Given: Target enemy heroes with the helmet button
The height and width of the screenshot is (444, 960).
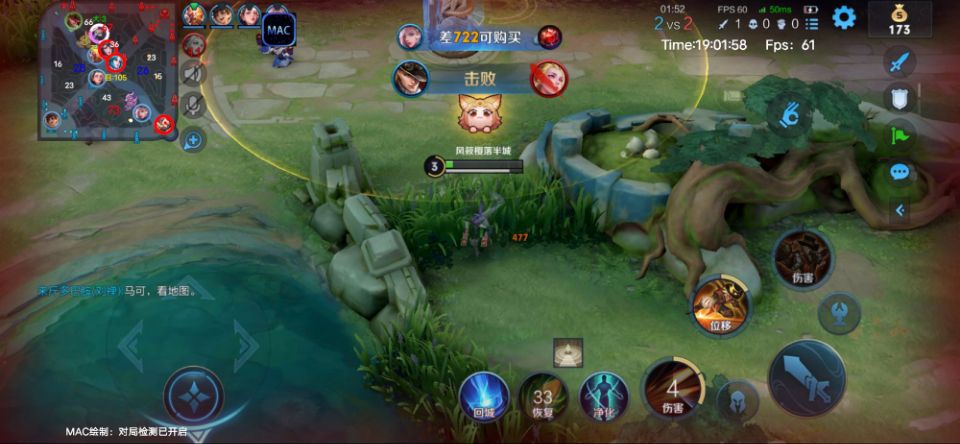Looking at the screenshot, I should (x=737, y=400).
